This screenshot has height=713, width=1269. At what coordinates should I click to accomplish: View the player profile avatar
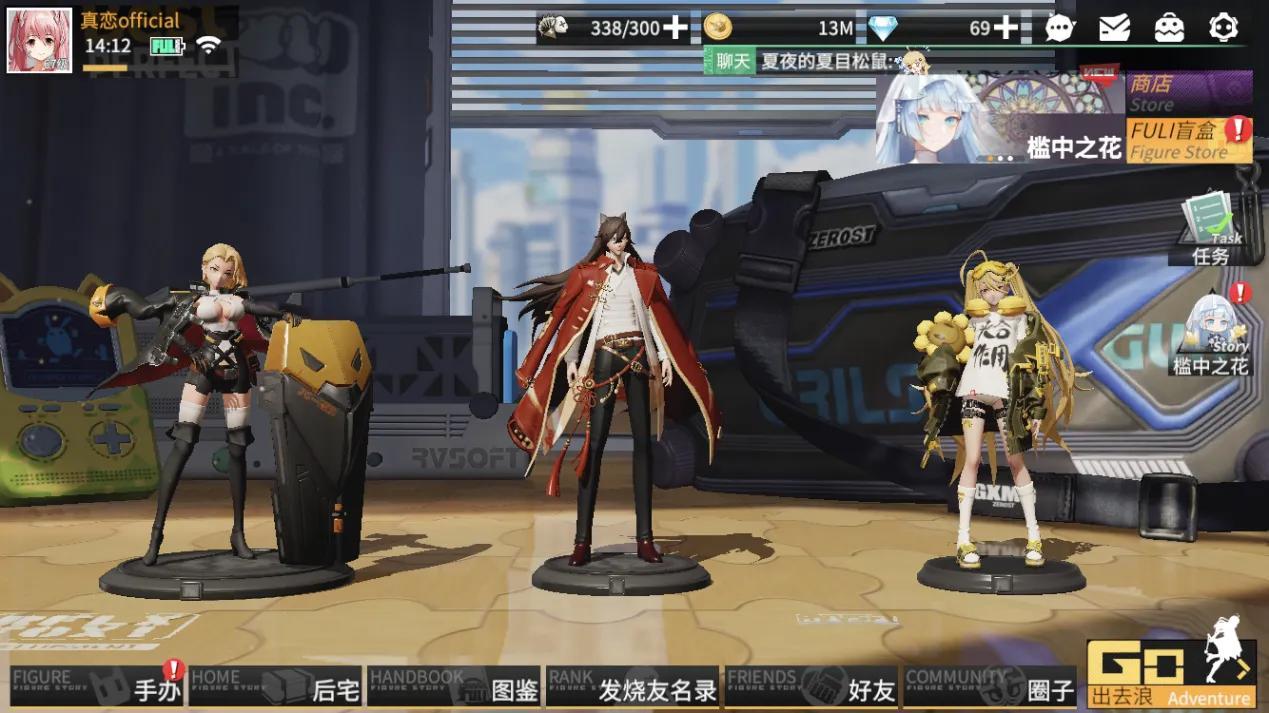(x=39, y=41)
